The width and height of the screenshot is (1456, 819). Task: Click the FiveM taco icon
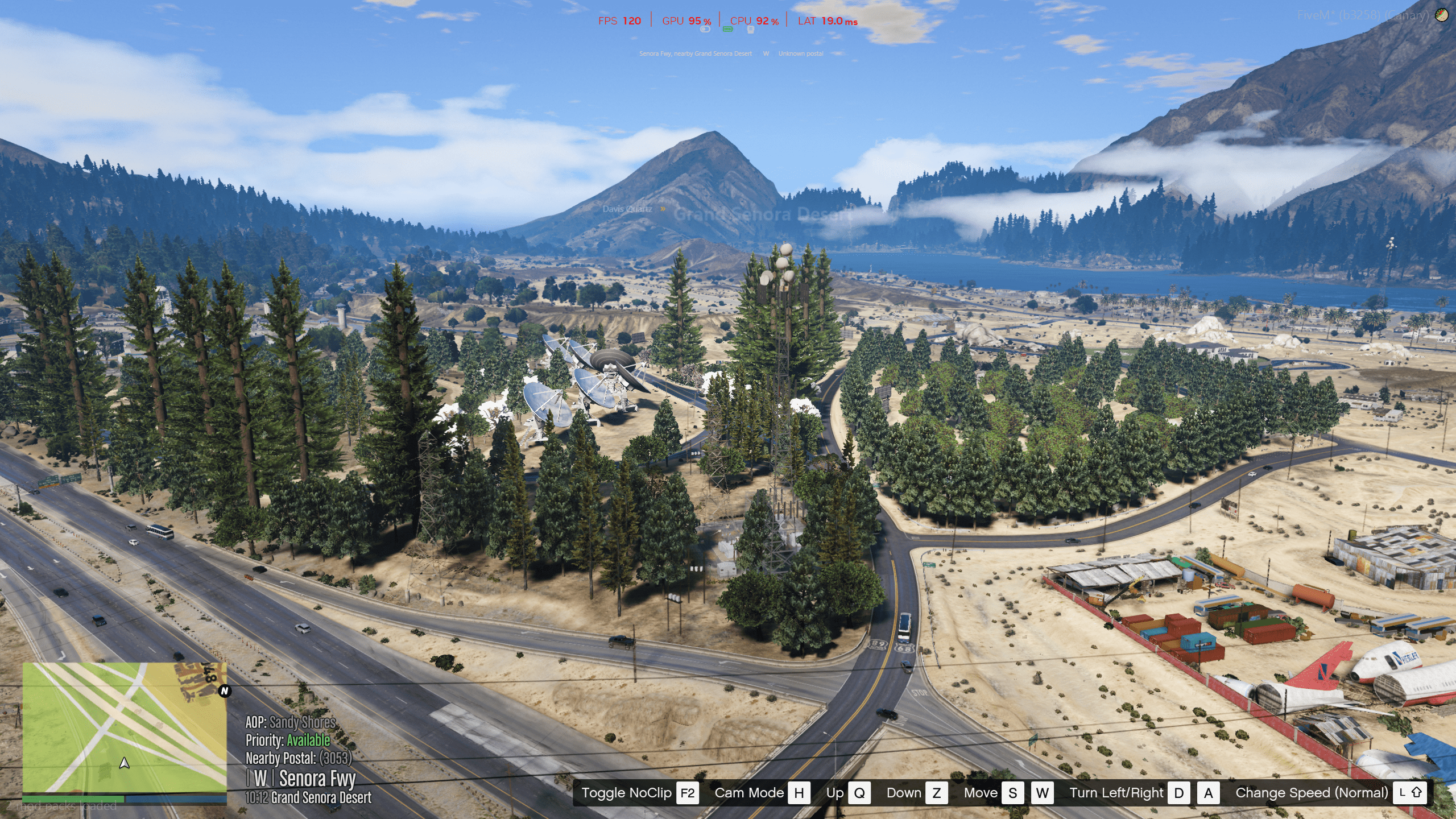click(x=1441, y=15)
